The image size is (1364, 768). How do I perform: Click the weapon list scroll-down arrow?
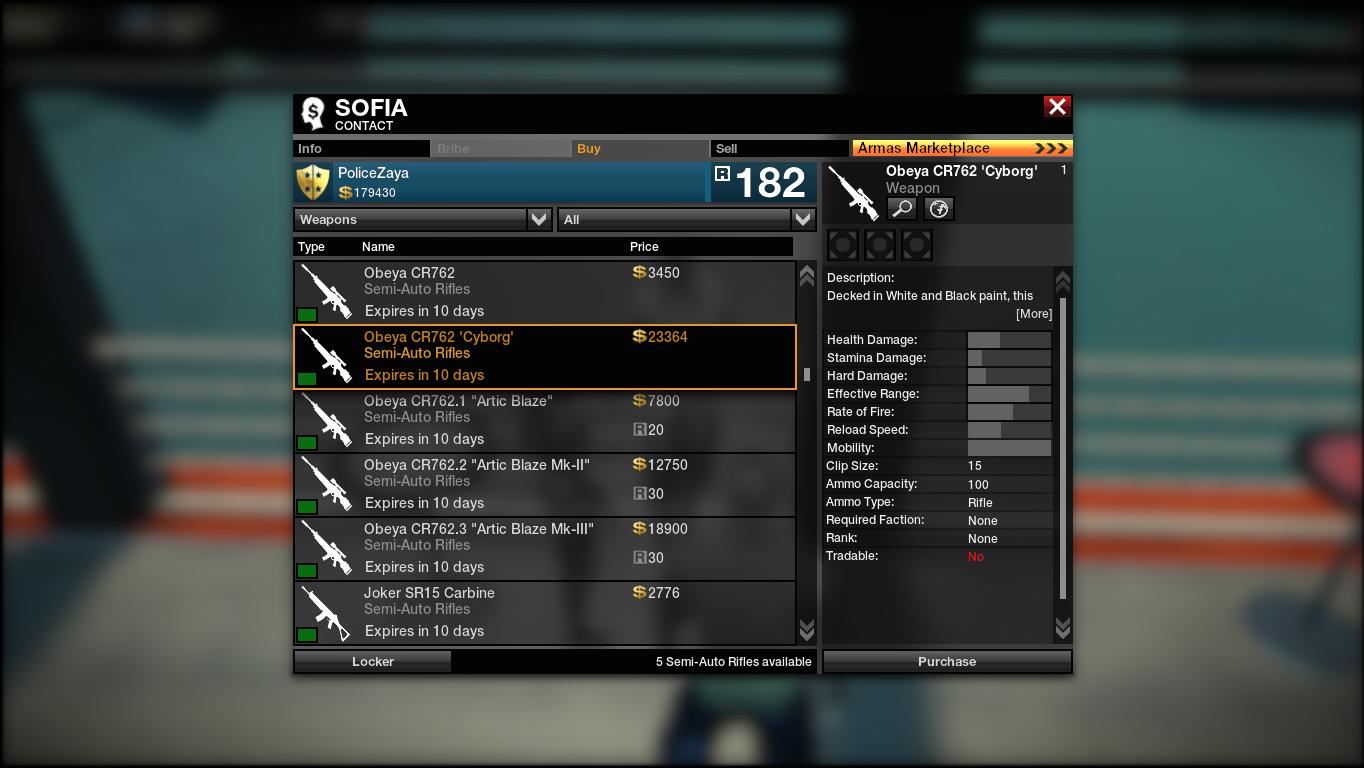point(807,630)
